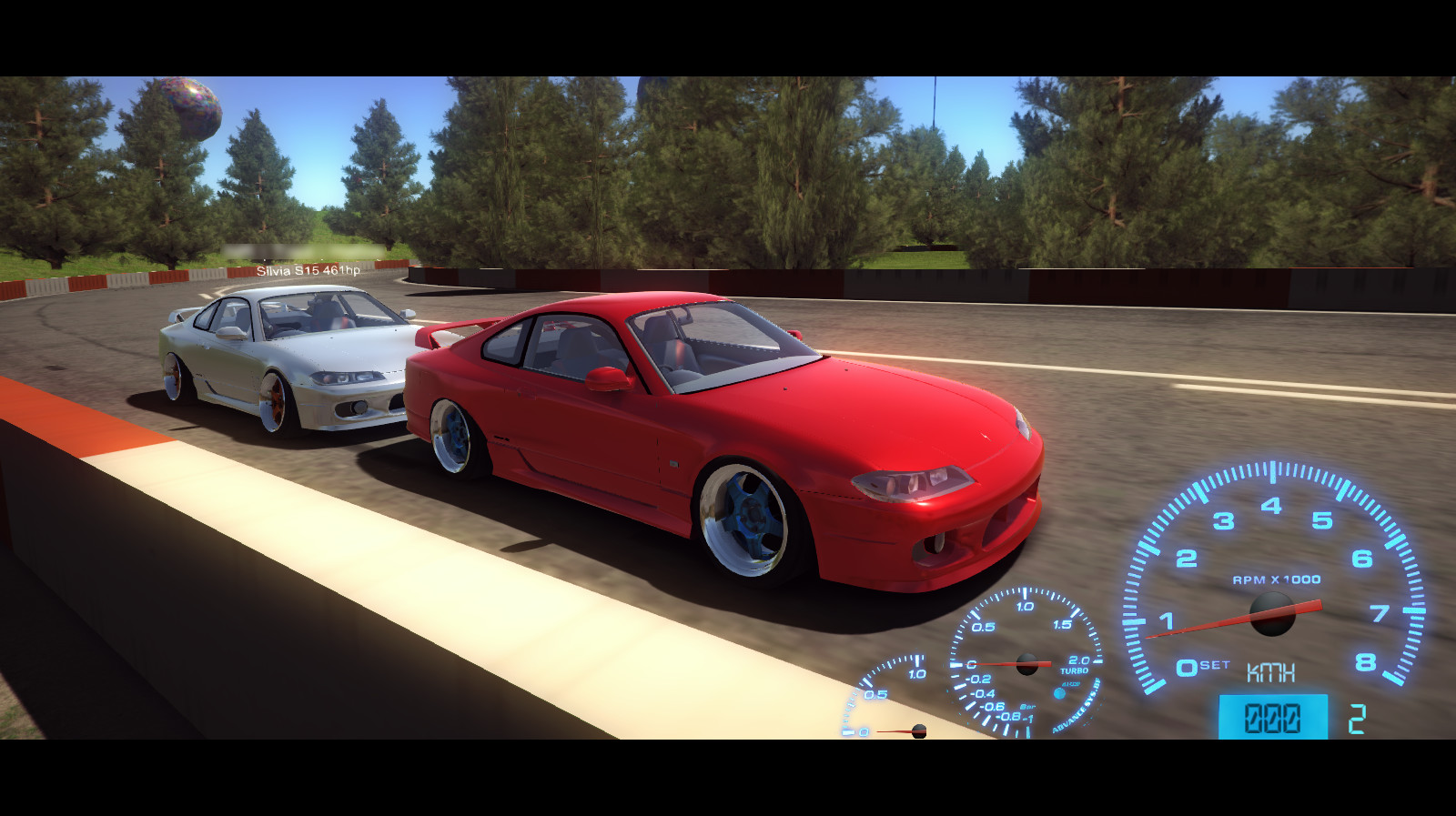
Task: Select the TURBO boost gauge
Action: click(x=1026, y=664)
